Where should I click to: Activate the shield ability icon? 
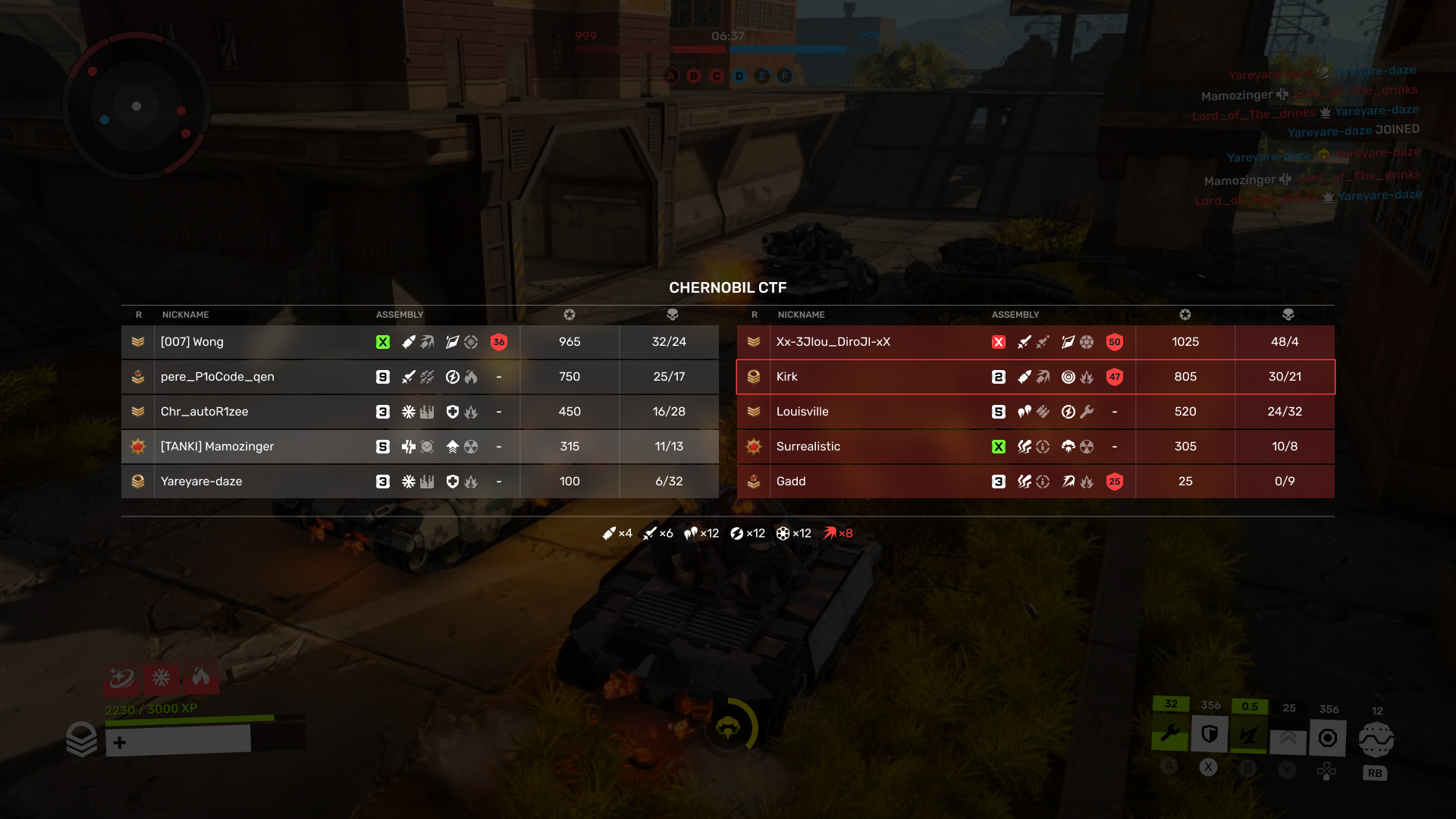point(1210,734)
